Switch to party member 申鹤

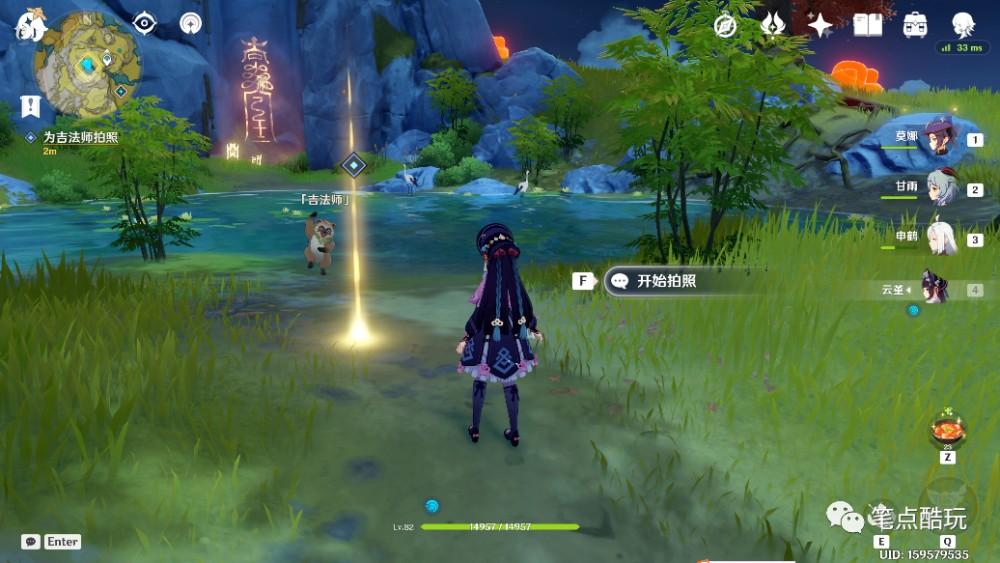click(940, 238)
